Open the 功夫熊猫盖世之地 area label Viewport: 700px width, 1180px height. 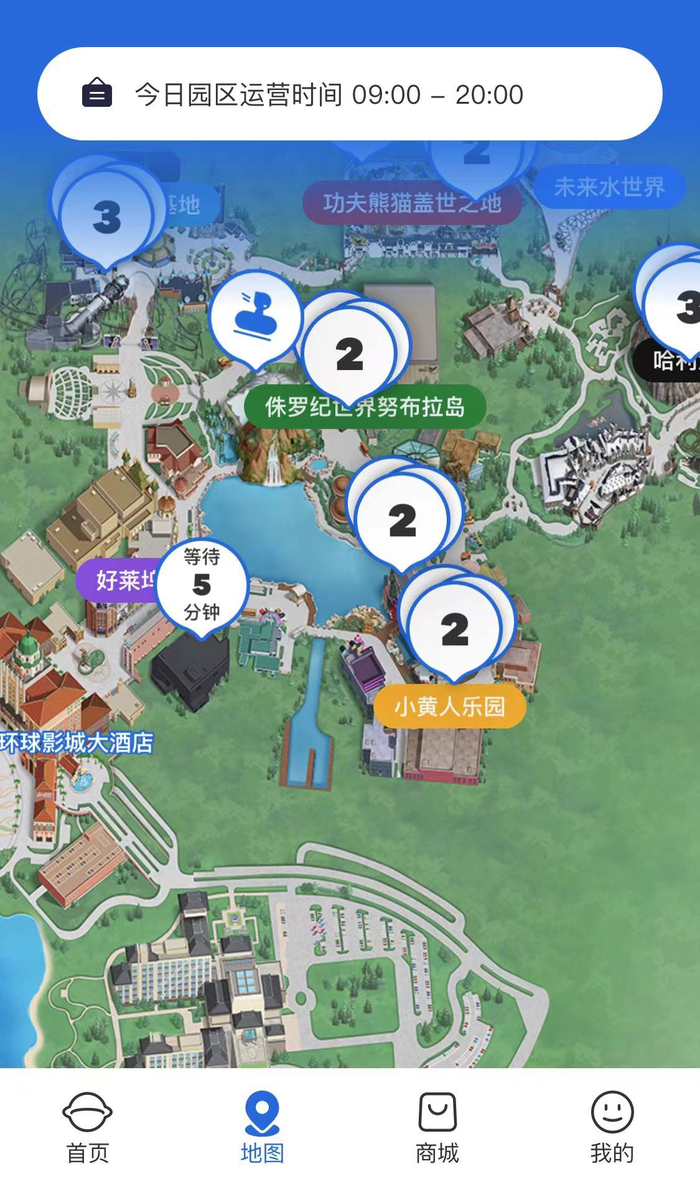pyautogui.click(x=412, y=203)
